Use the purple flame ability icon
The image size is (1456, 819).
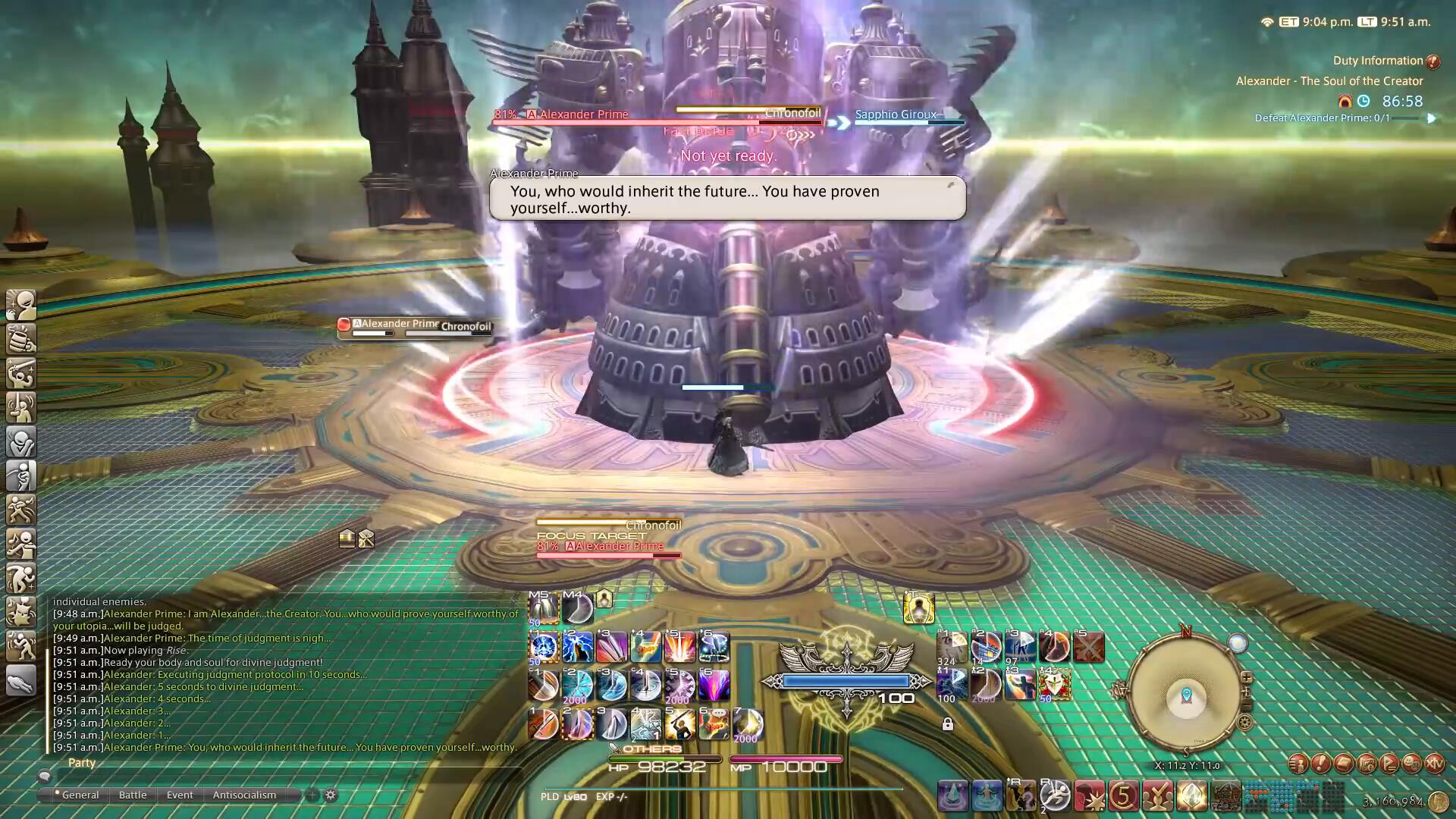pos(714,685)
